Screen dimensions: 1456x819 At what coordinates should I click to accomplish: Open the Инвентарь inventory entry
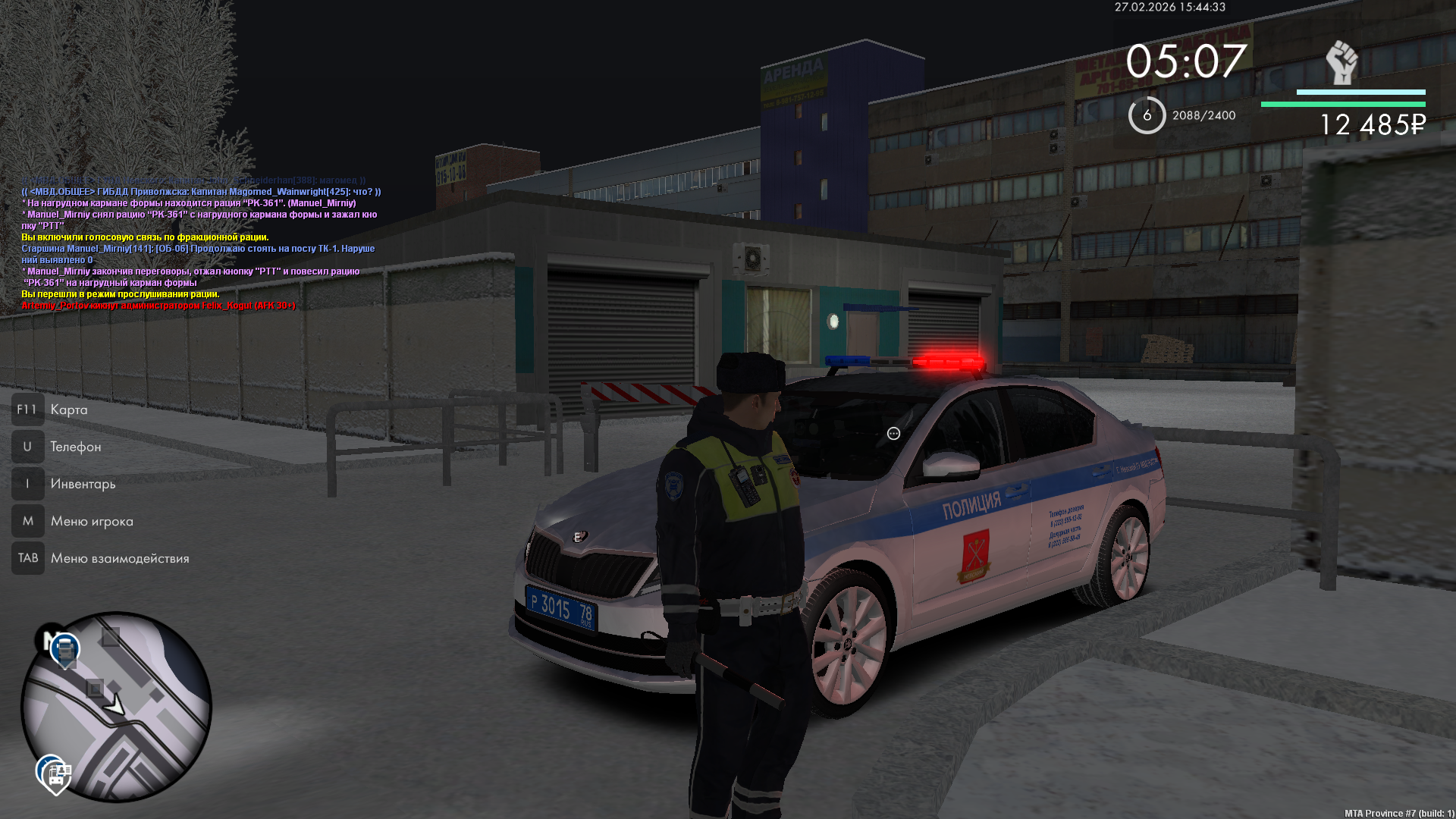pyautogui.click(x=83, y=484)
